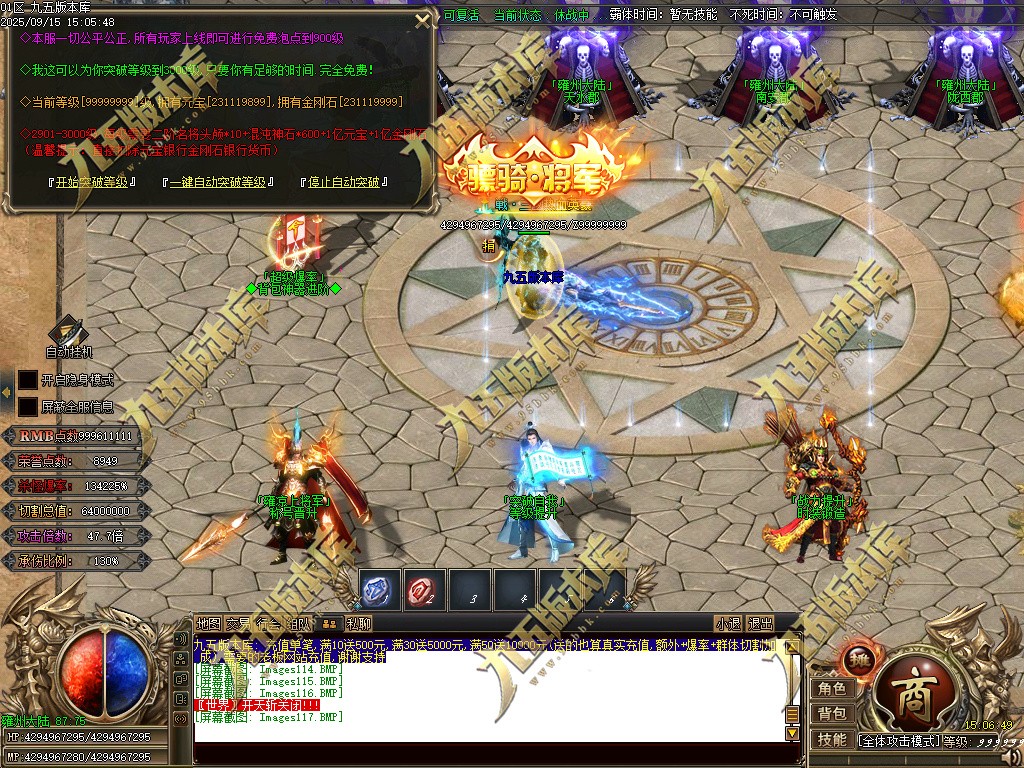Image resolution: width=1024 pixels, height=768 pixels.
Task: Close the level breakthrough dialog
Action: [423, 21]
